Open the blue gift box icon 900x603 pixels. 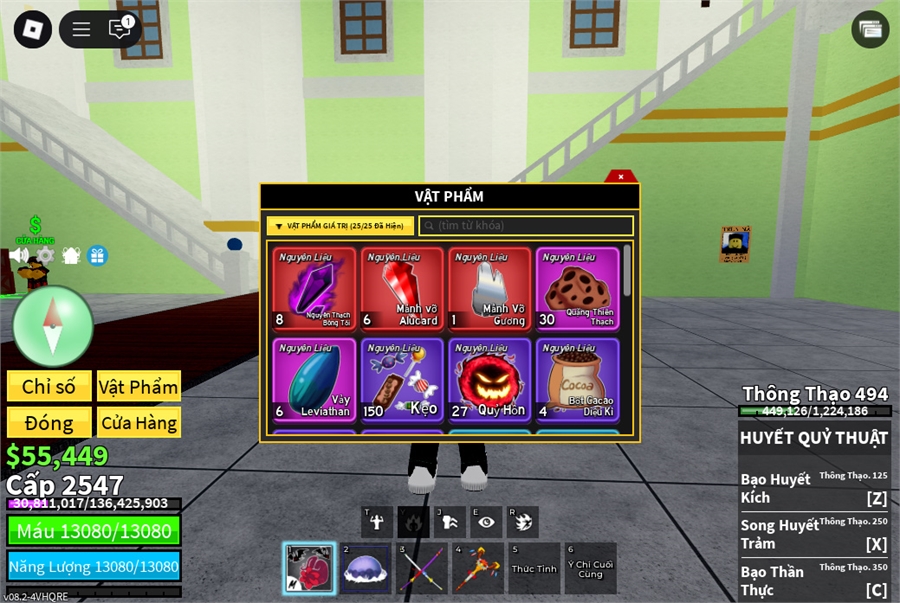pos(97,255)
